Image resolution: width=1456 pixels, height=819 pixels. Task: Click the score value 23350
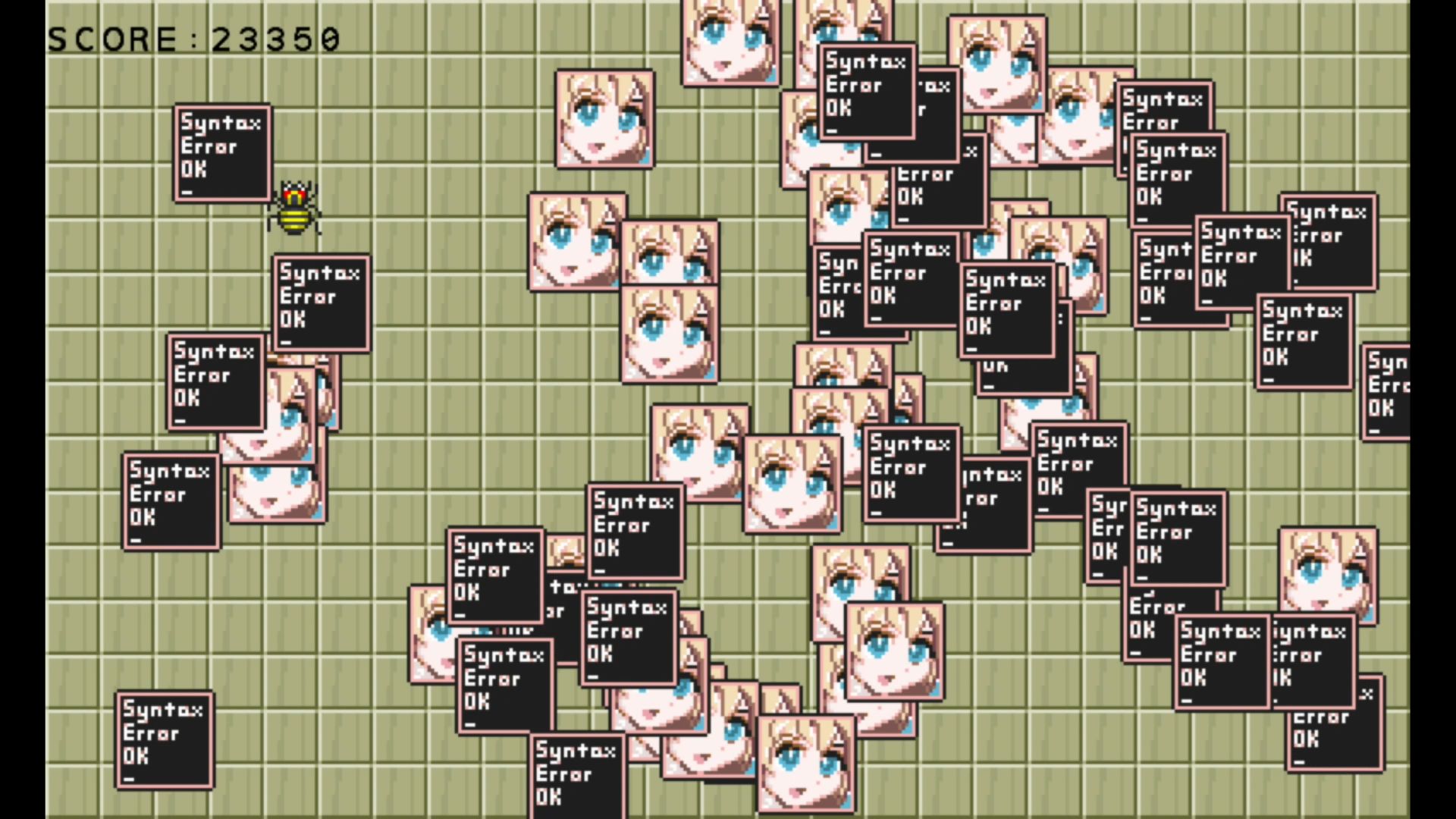pos(275,38)
